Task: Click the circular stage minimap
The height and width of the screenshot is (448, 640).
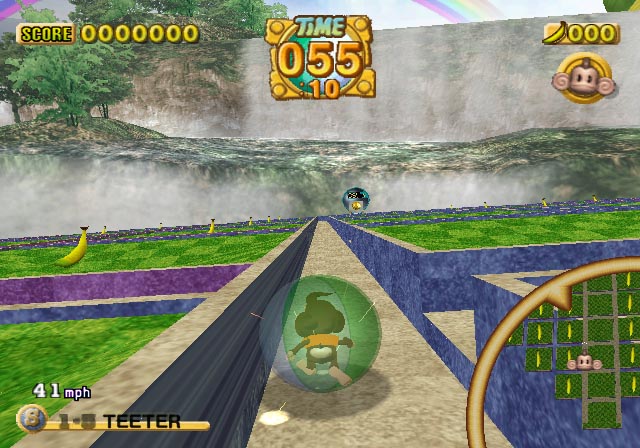Action: coord(575,352)
